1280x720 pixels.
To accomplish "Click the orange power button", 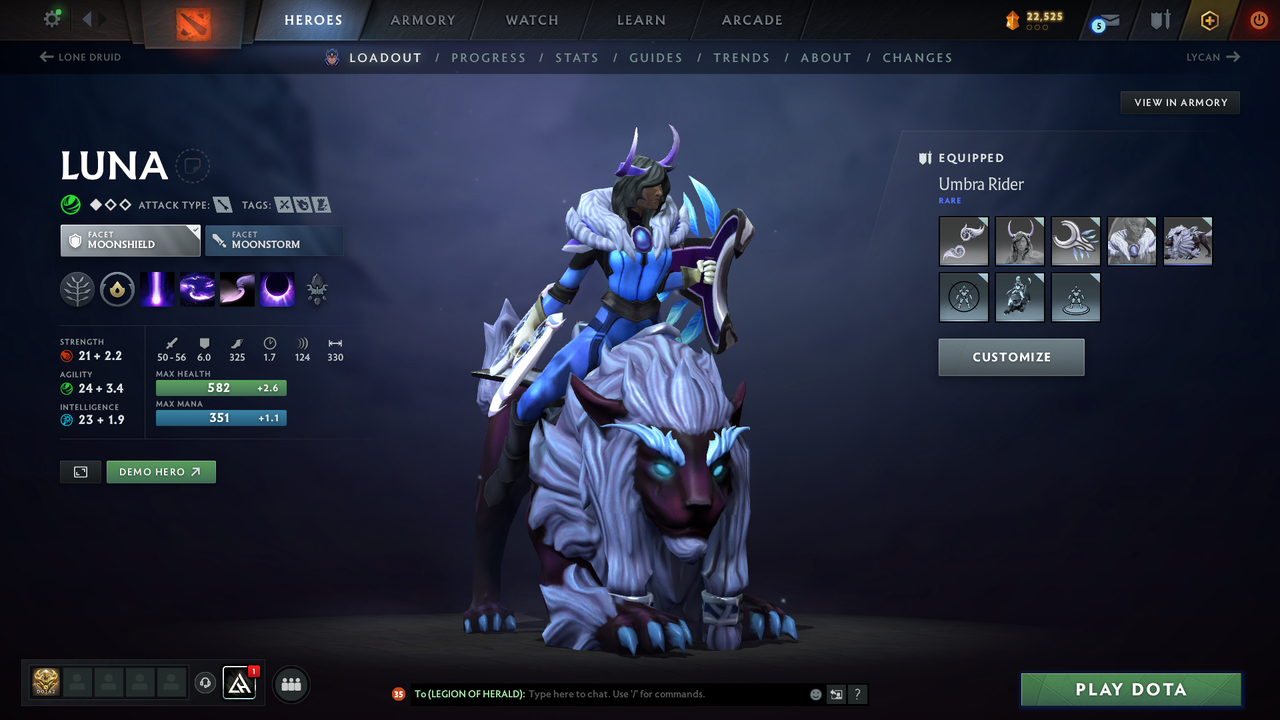I will 1258,20.
